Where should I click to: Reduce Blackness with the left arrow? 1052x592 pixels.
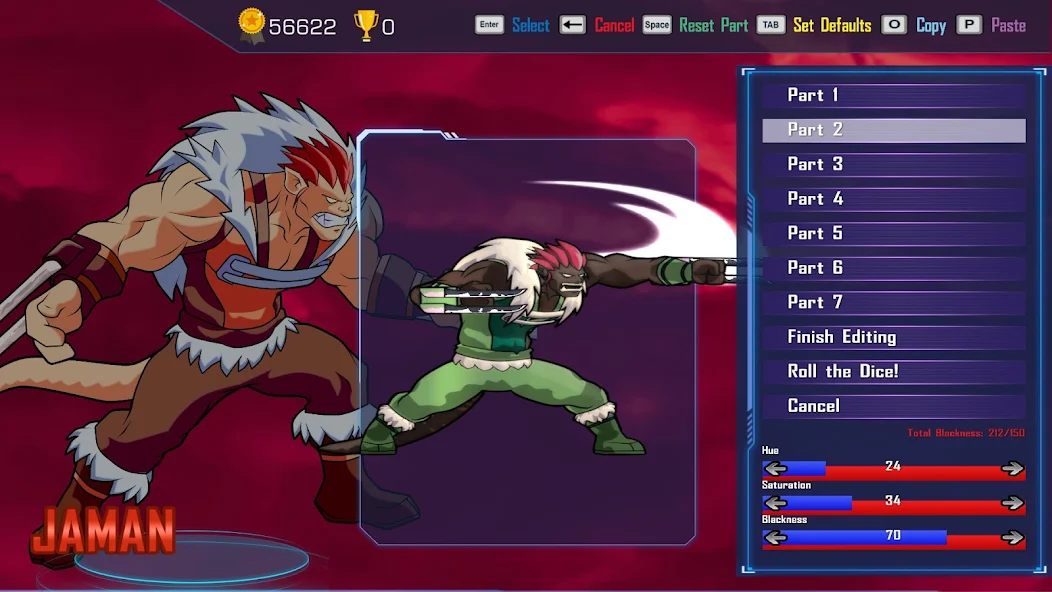(775, 537)
